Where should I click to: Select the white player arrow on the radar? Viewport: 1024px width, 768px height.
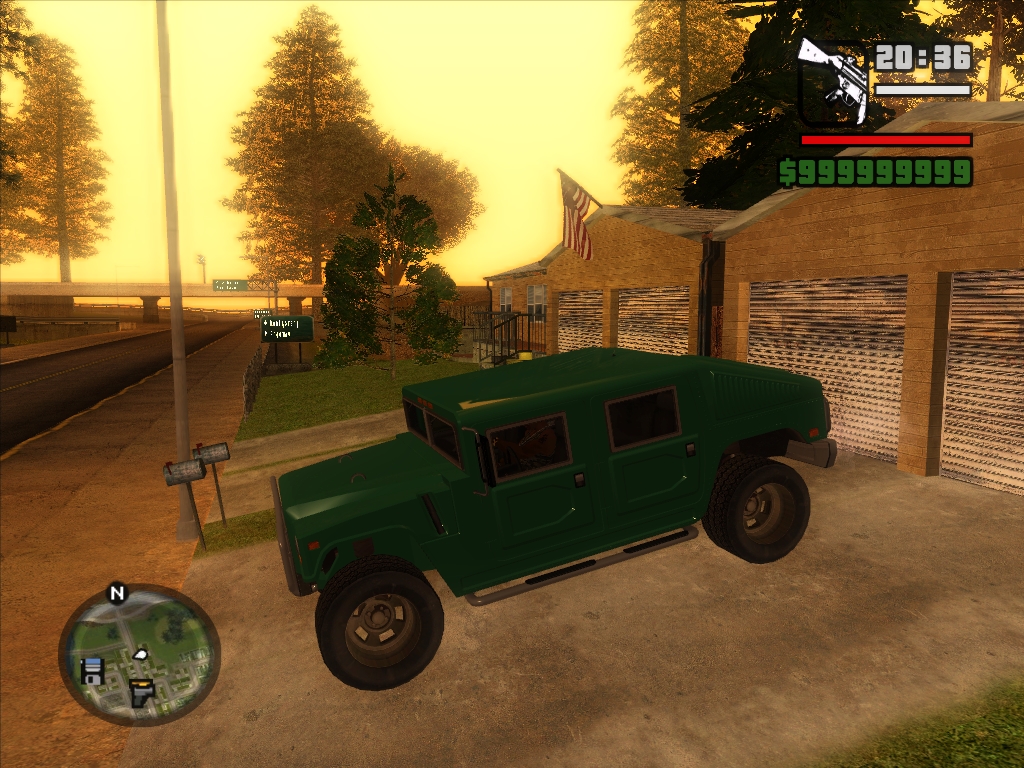(140, 654)
